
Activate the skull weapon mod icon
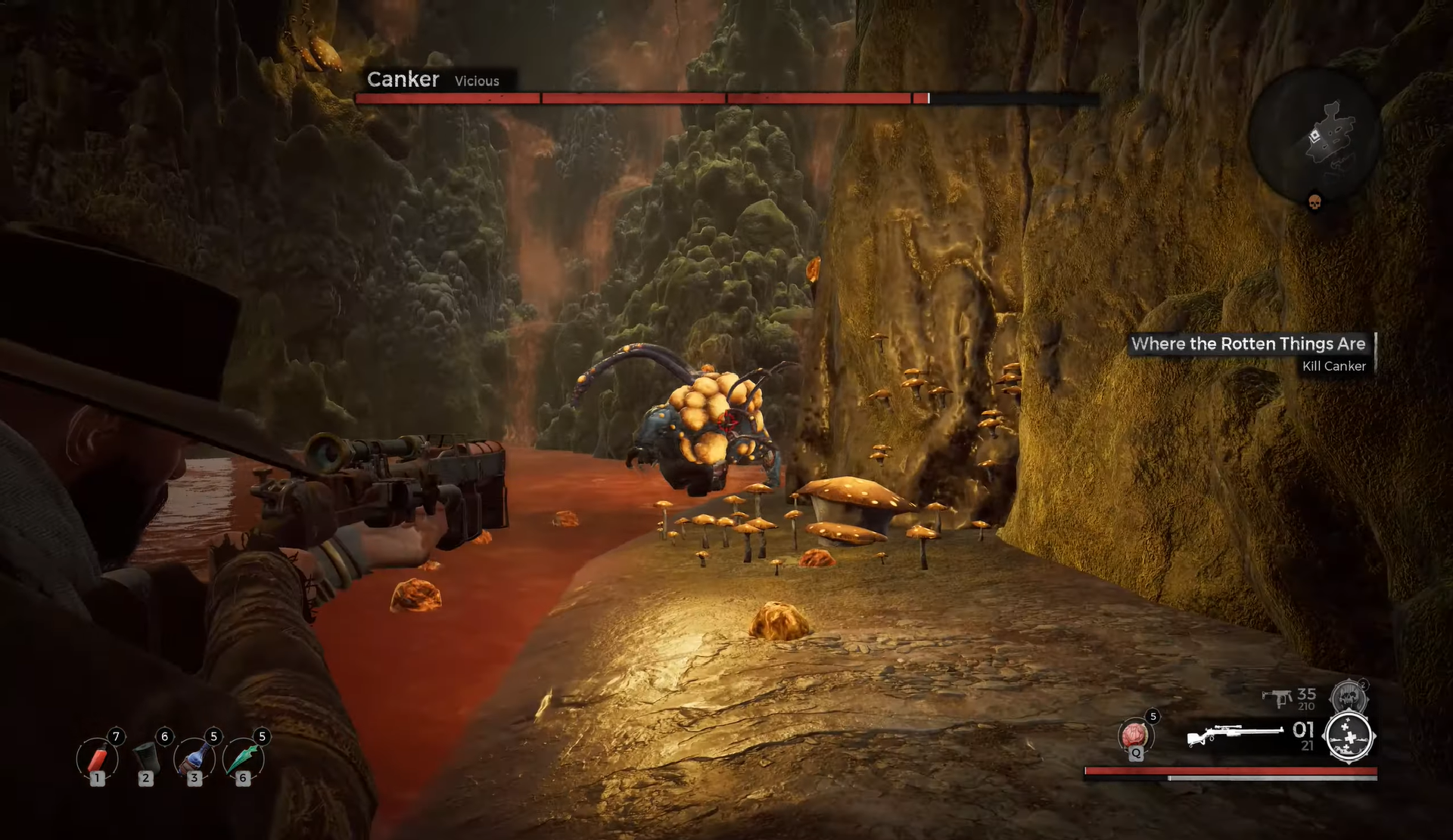tap(1348, 696)
